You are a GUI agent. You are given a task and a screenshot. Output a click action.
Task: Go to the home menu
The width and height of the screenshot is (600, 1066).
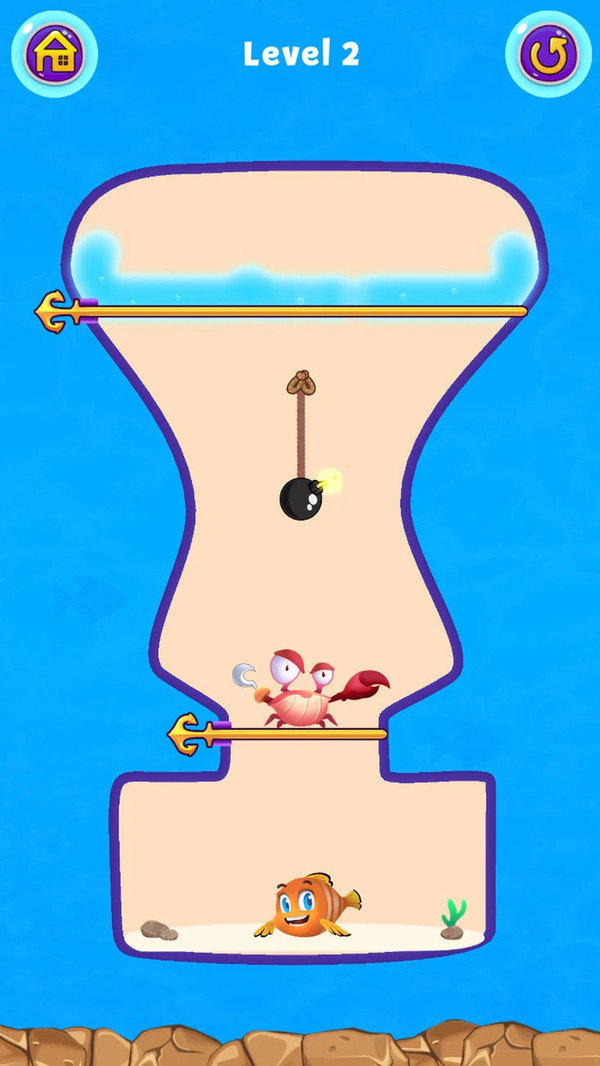54,54
